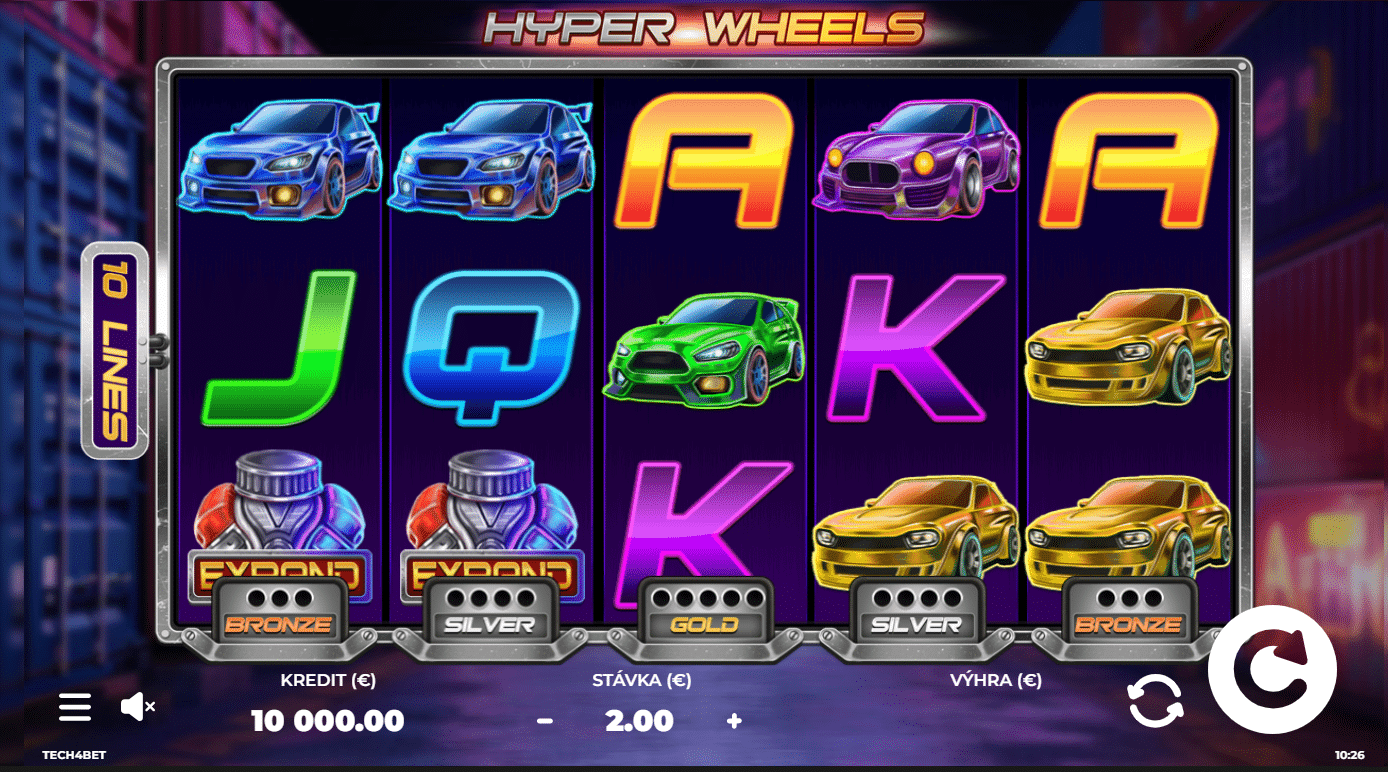The width and height of the screenshot is (1388, 772).
Task: Open the hamburger game menu
Action: click(x=75, y=707)
